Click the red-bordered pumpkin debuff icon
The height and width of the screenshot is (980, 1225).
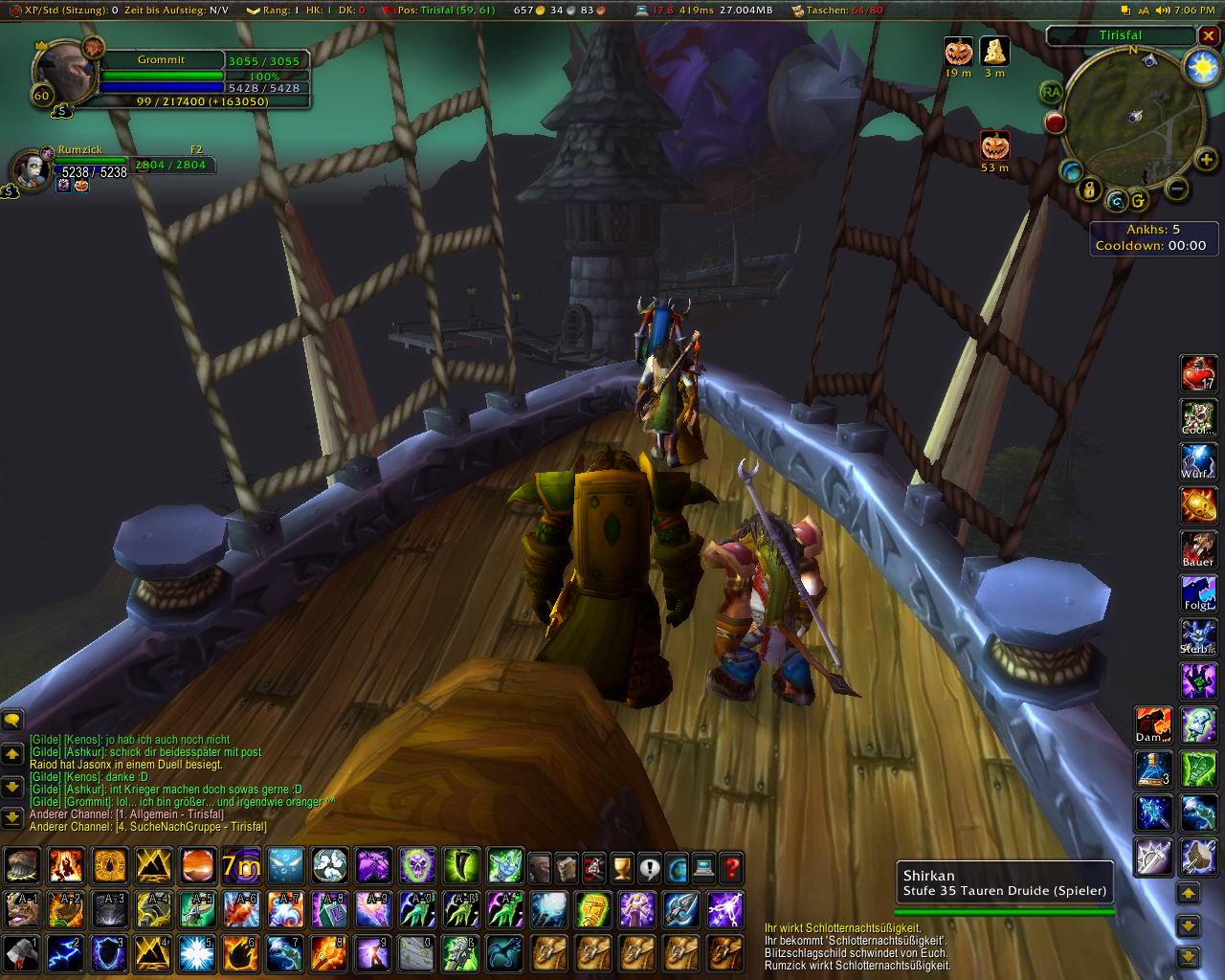pyautogui.click(x=995, y=145)
